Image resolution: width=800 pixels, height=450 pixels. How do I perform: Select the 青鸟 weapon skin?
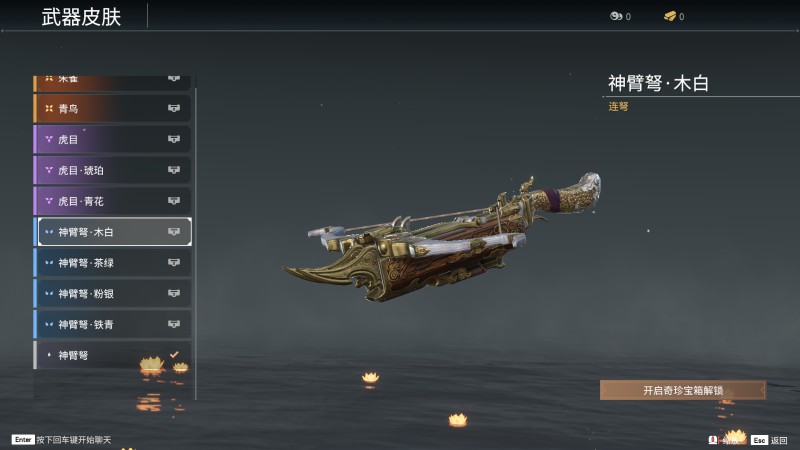point(112,108)
